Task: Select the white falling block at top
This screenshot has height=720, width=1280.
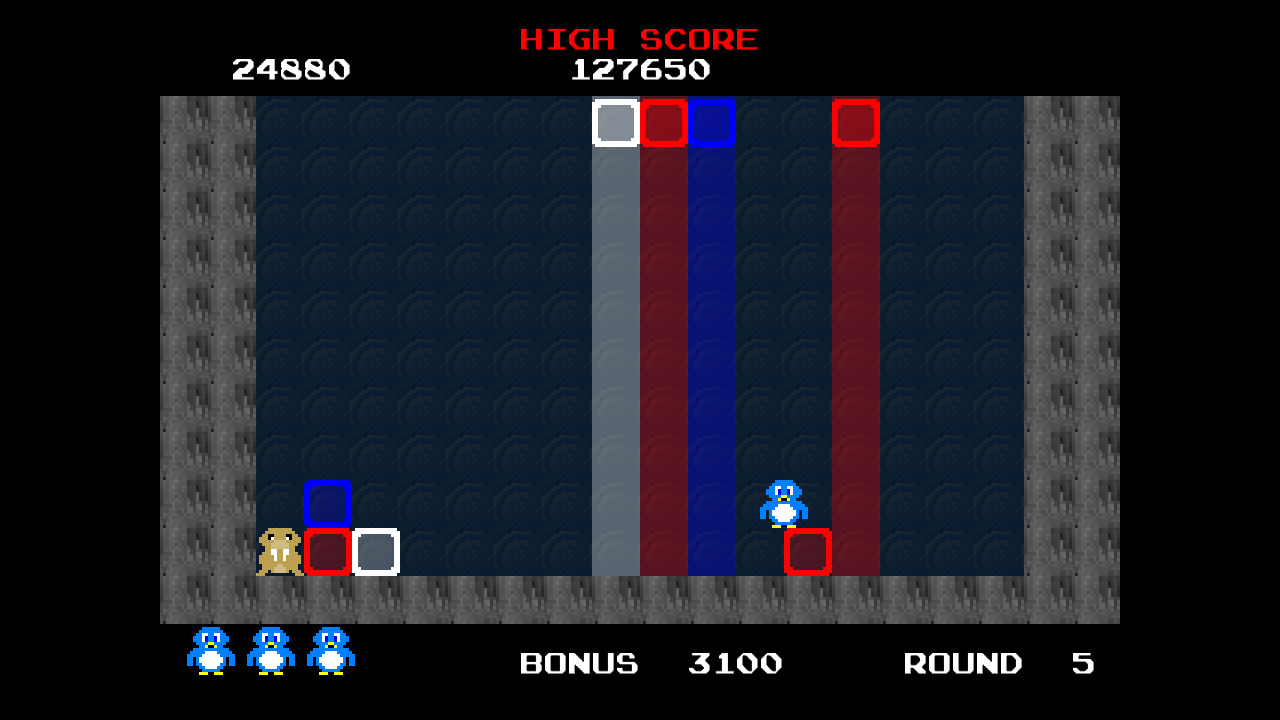Action: pos(616,123)
